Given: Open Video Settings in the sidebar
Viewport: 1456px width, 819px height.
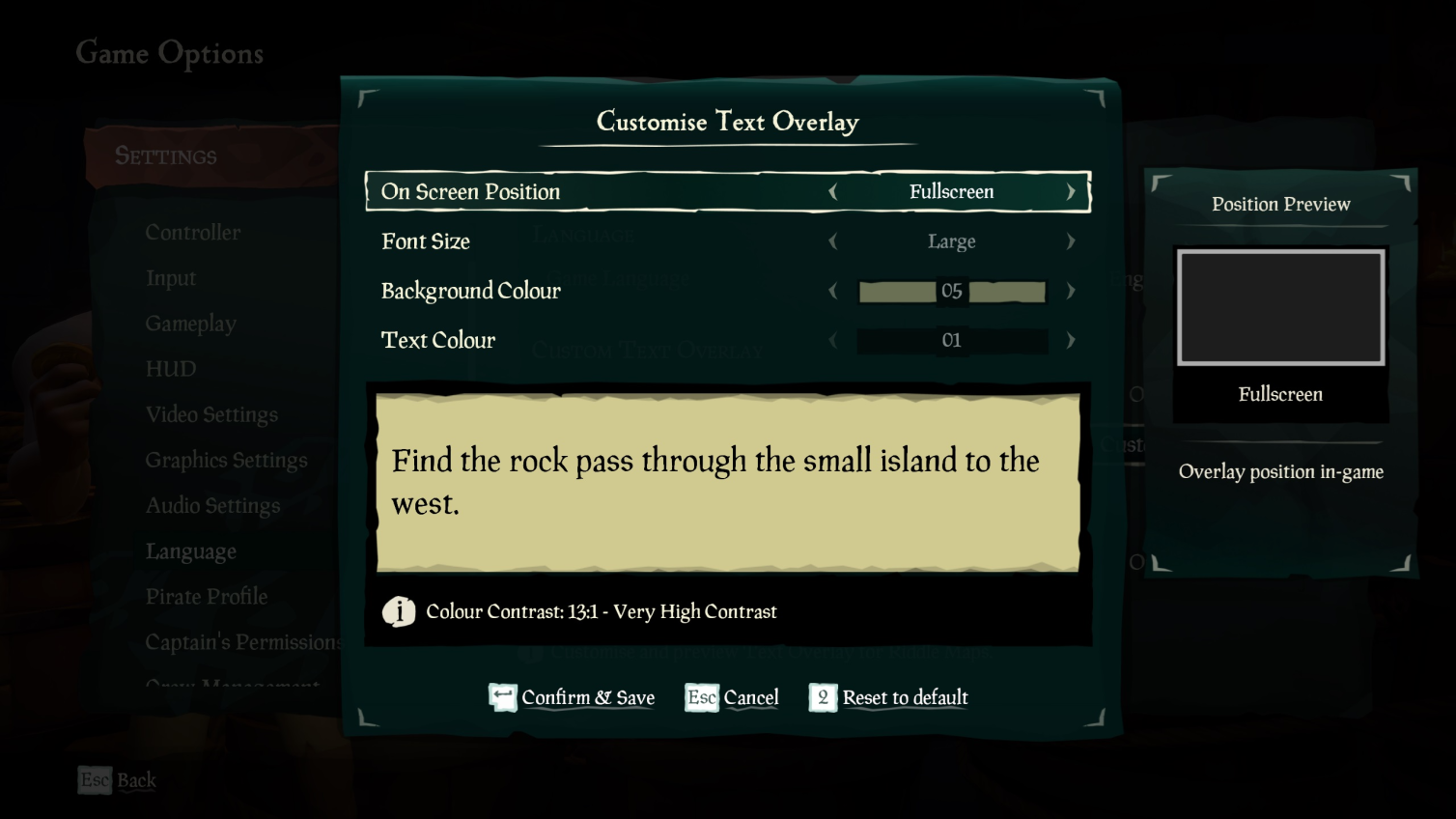Looking at the screenshot, I should (x=211, y=414).
